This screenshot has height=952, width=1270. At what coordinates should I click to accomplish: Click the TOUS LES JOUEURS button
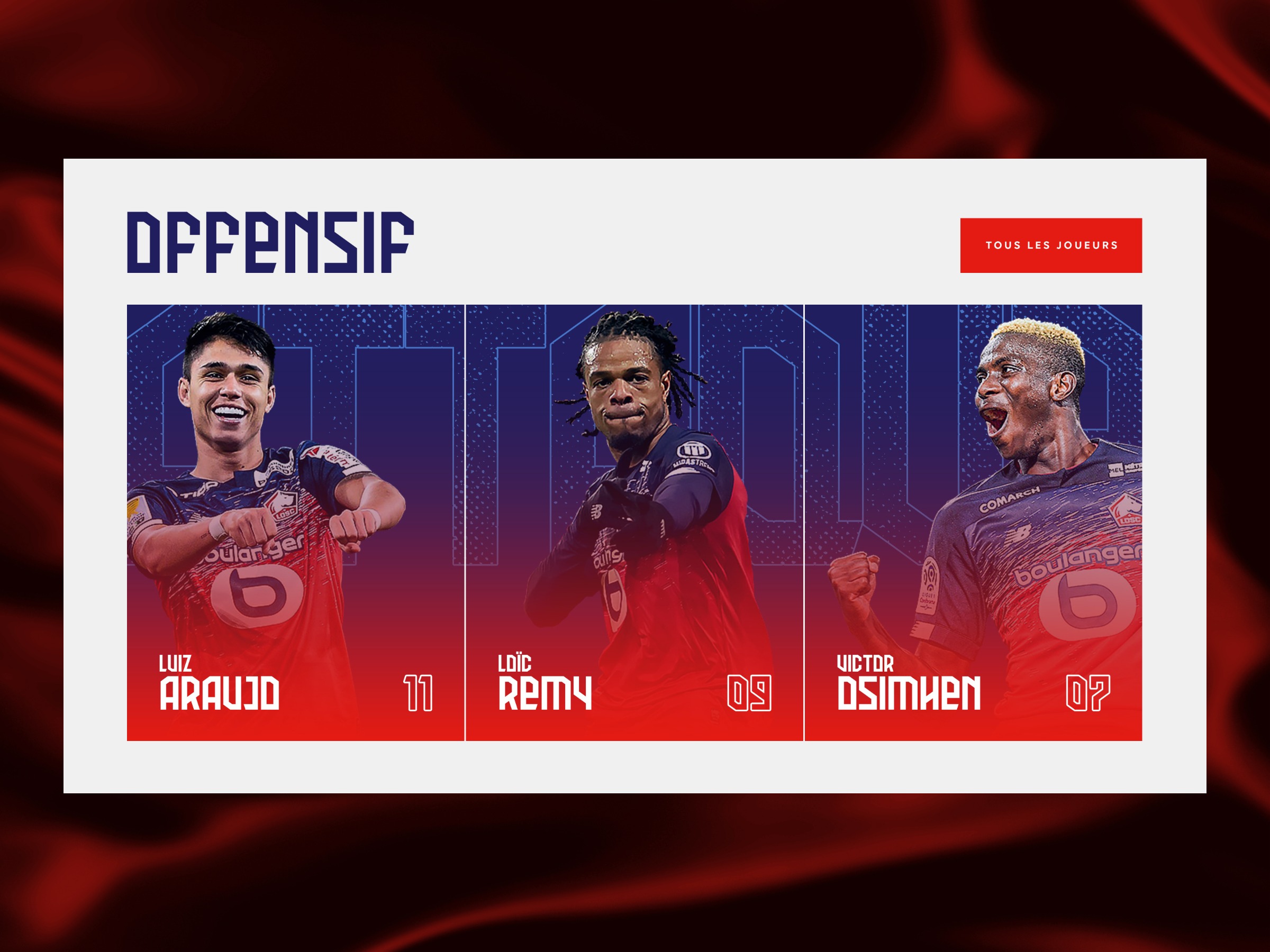pyautogui.click(x=1053, y=245)
